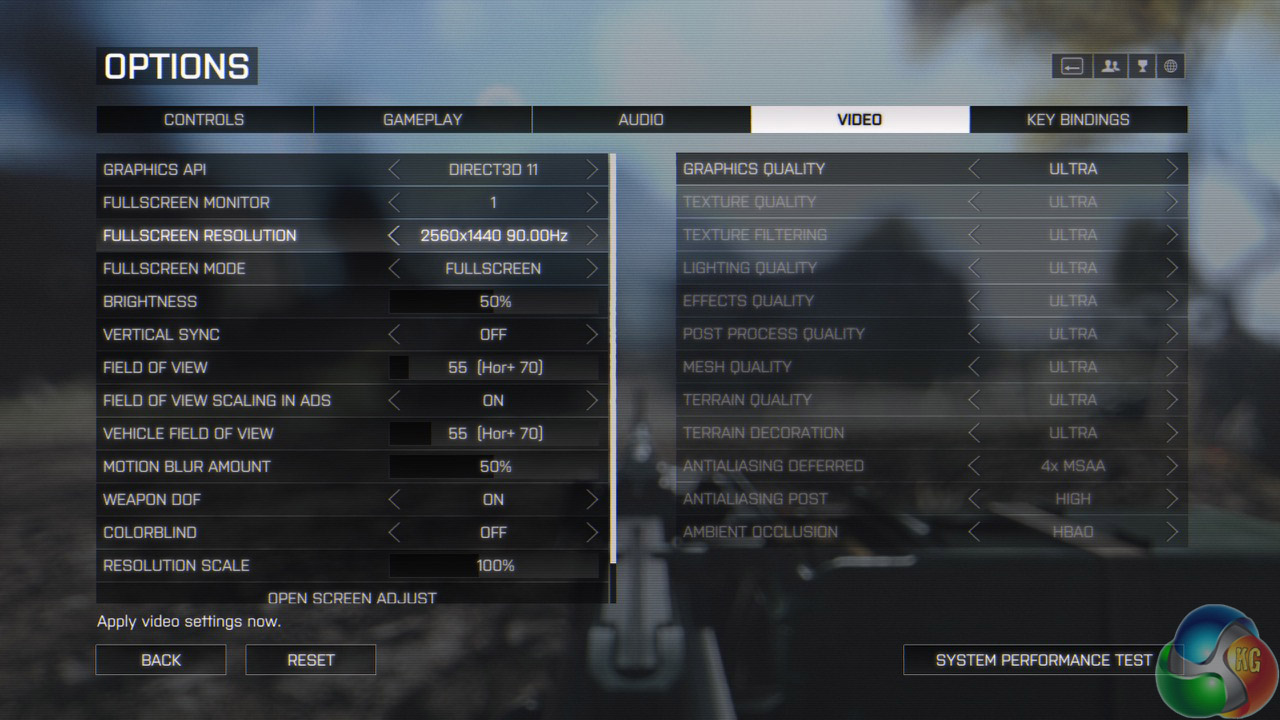Click right arrow for Graphics API
1280x720 pixels.
(x=592, y=170)
